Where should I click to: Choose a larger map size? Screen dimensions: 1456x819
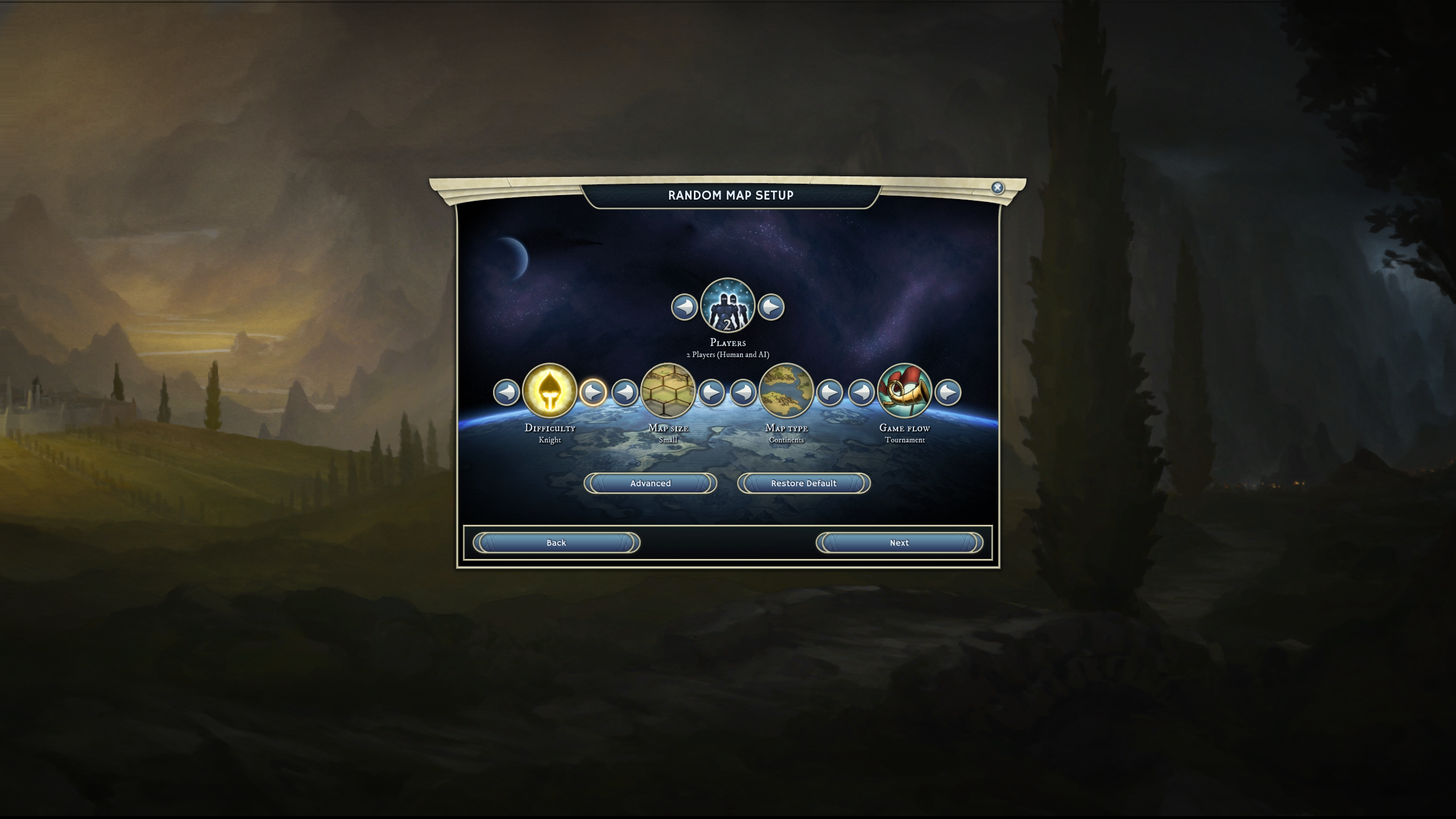point(711,392)
